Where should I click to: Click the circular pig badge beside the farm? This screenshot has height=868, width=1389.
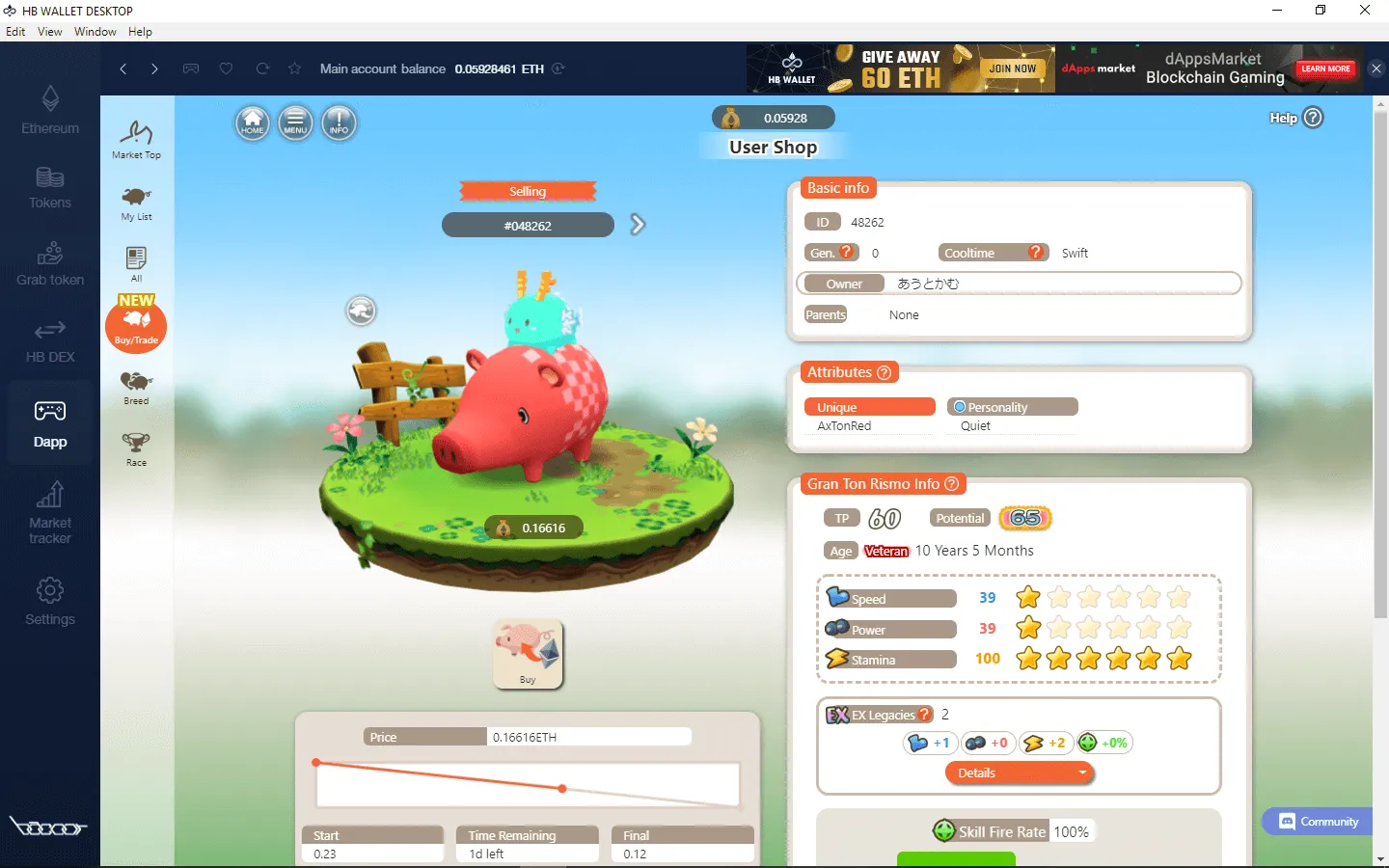(361, 311)
